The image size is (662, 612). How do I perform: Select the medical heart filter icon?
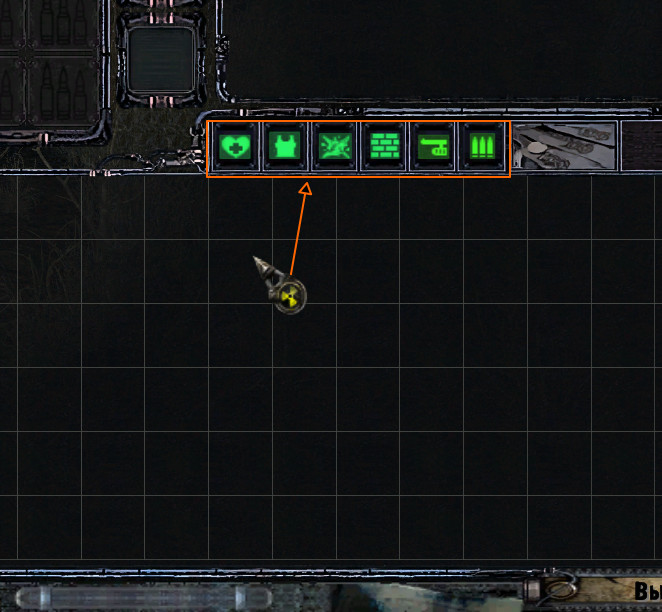pos(235,148)
